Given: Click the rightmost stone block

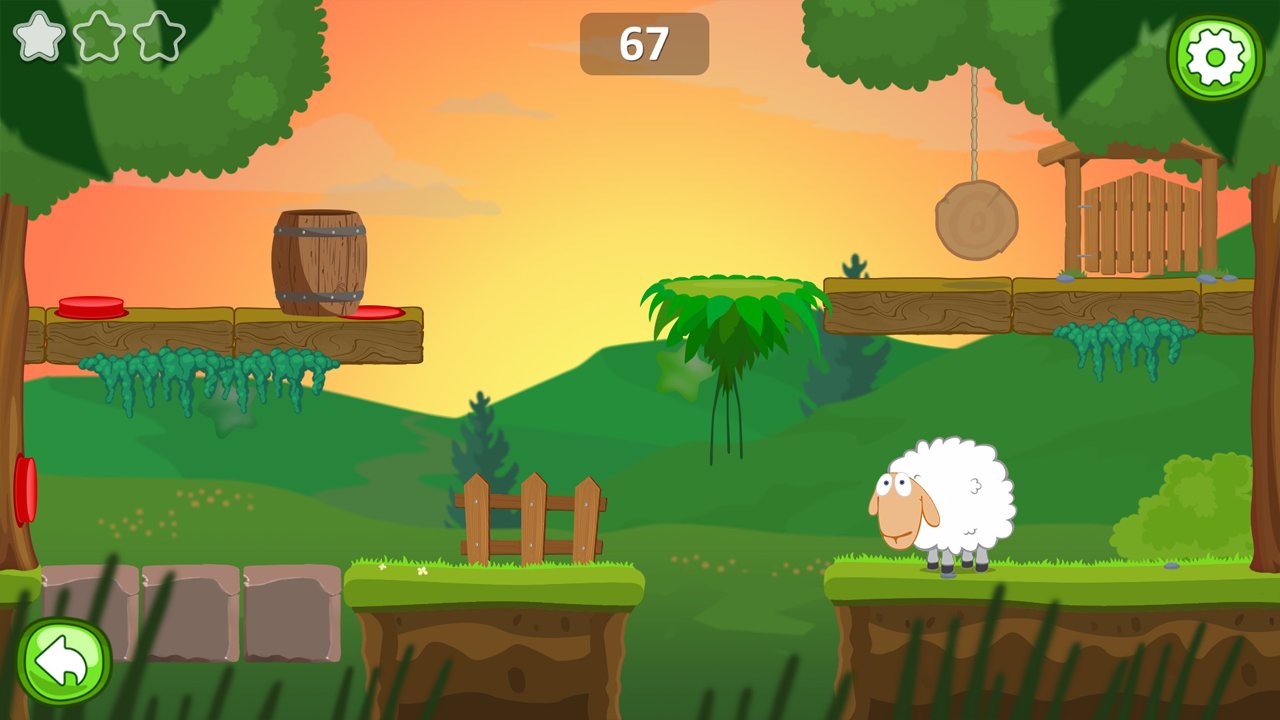Looking at the screenshot, I should pyautogui.click(x=290, y=610).
